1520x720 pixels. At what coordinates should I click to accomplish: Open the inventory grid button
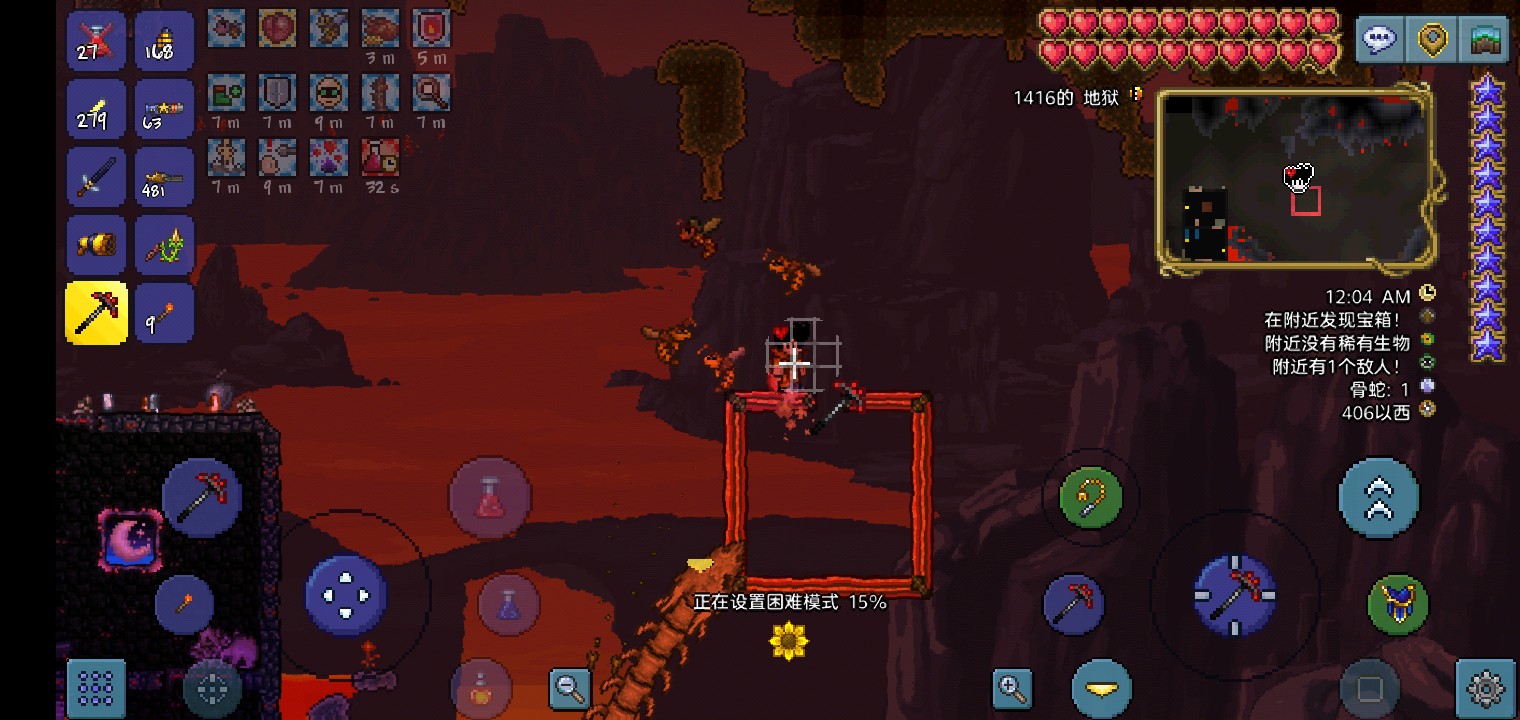click(96, 688)
